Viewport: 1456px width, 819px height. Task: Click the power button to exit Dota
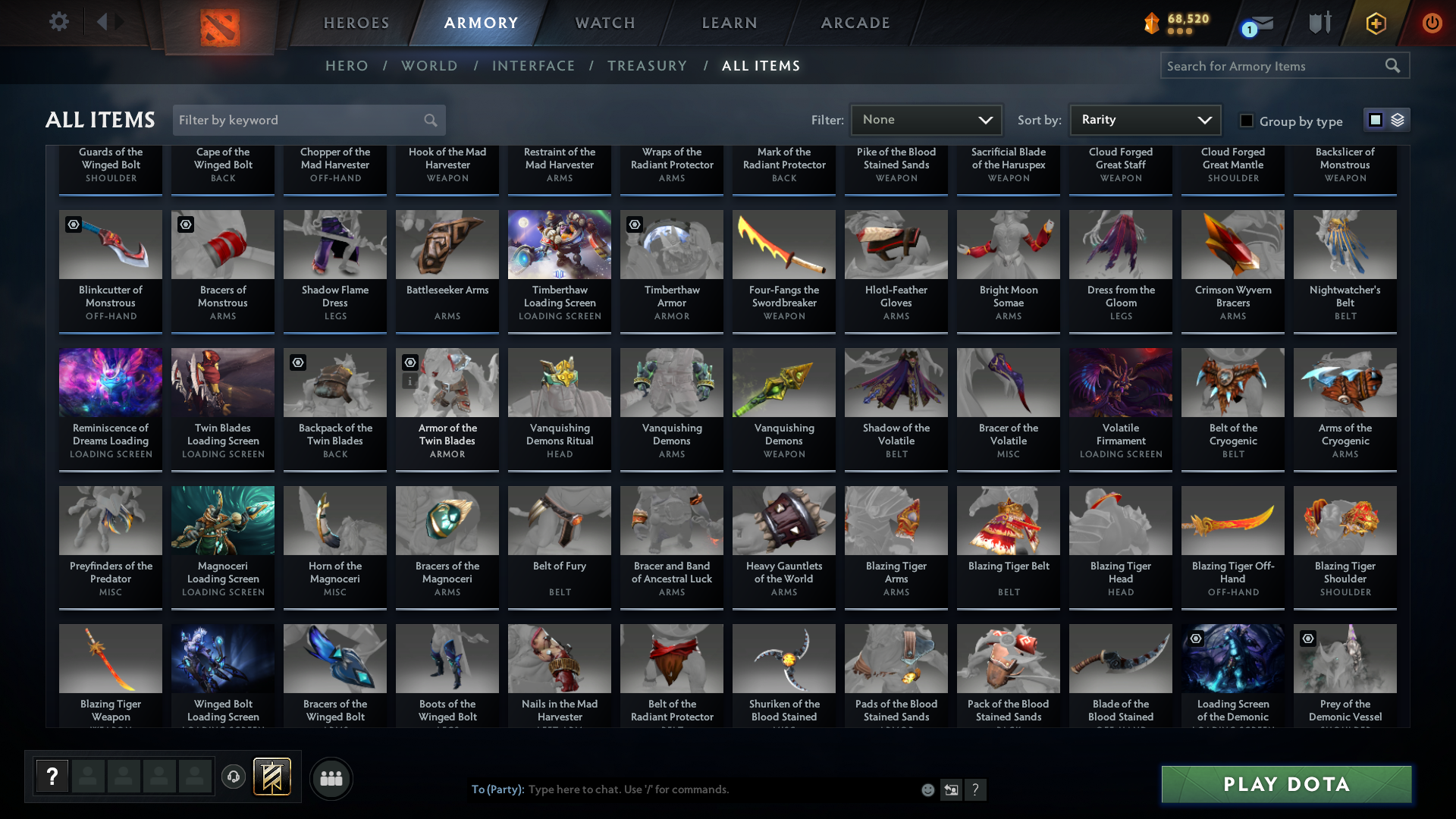coord(1432,23)
